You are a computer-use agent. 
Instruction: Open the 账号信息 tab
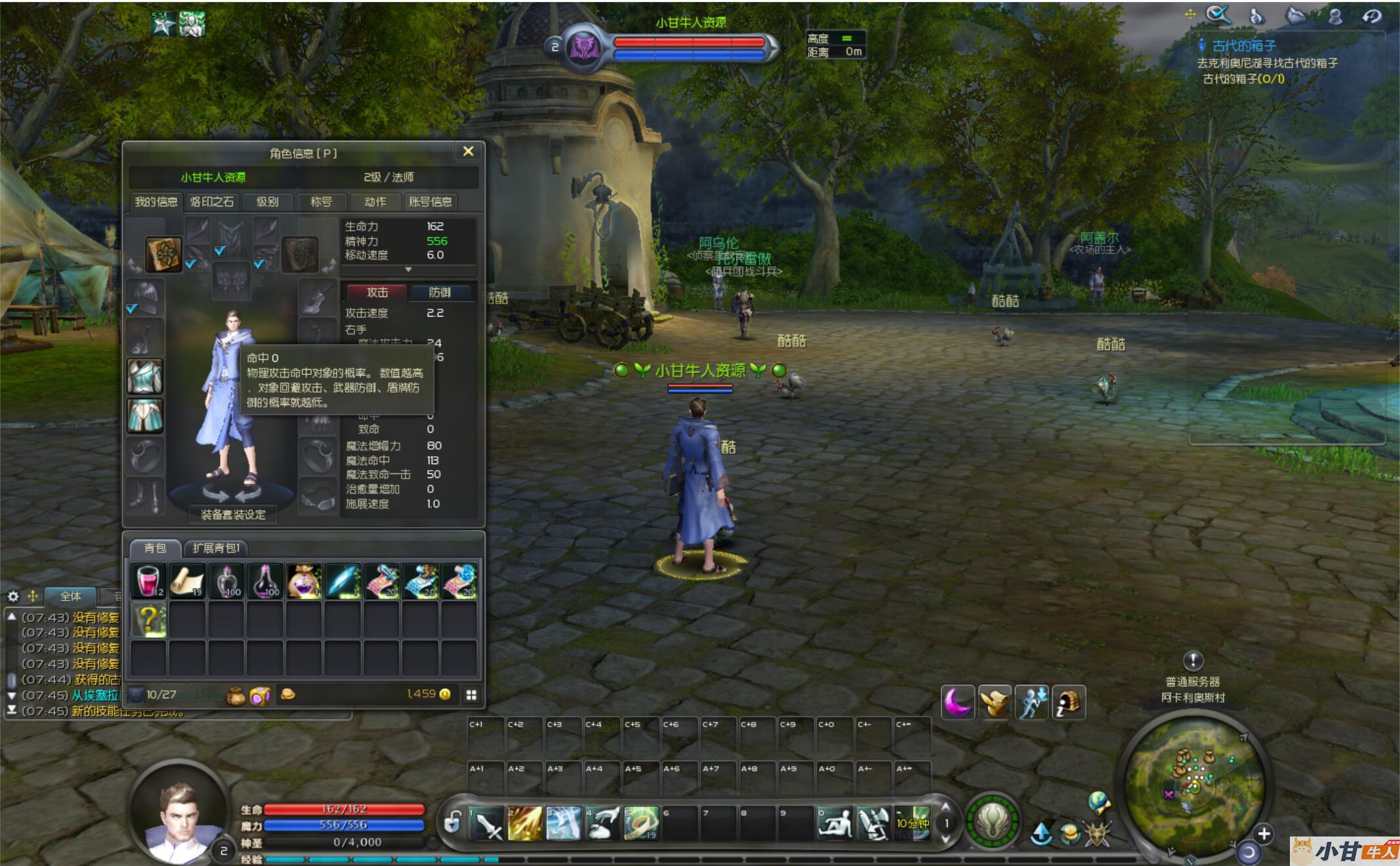pos(430,202)
